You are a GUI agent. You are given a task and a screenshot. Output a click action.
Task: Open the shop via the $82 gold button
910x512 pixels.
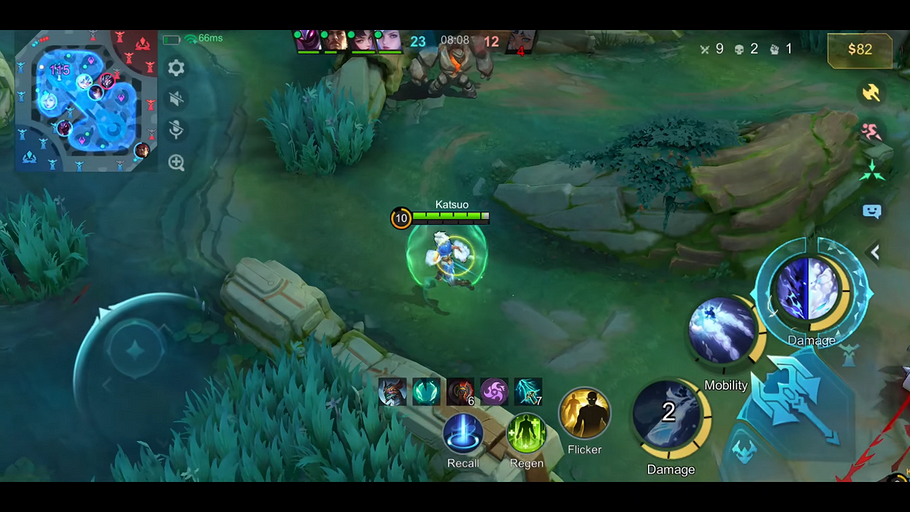tap(859, 49)
